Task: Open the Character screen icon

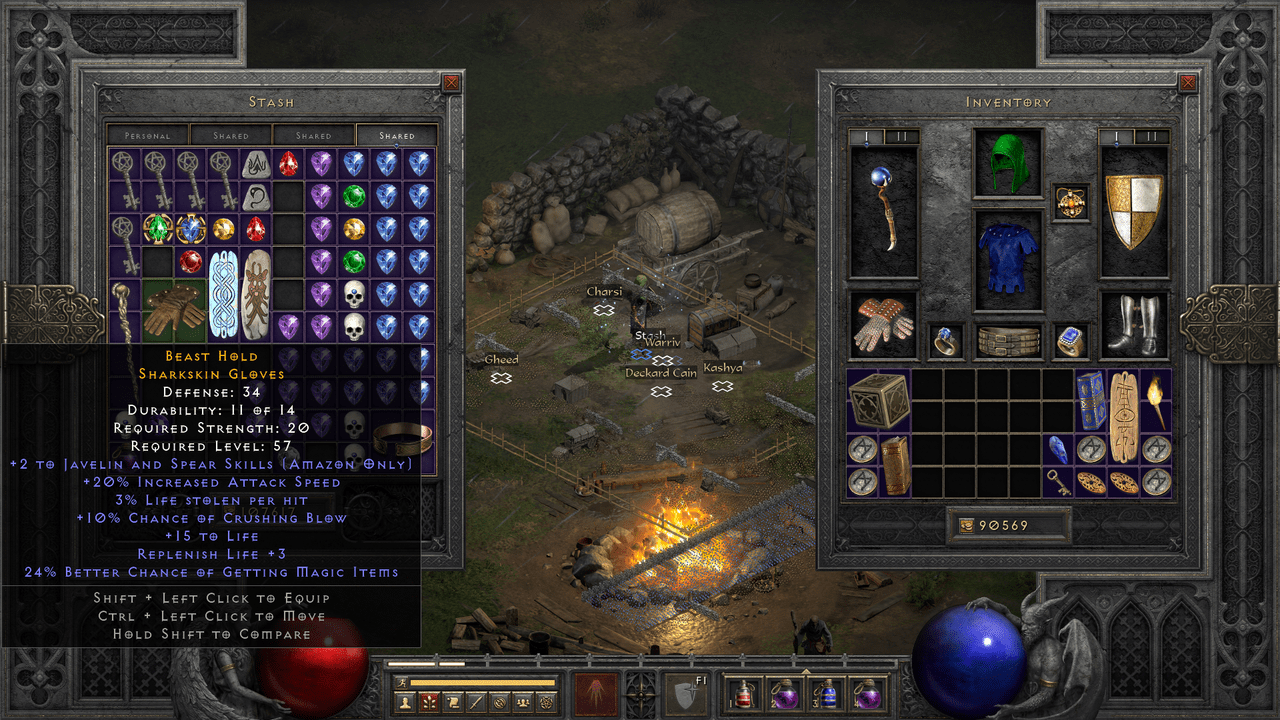Action: pos(406,701)
